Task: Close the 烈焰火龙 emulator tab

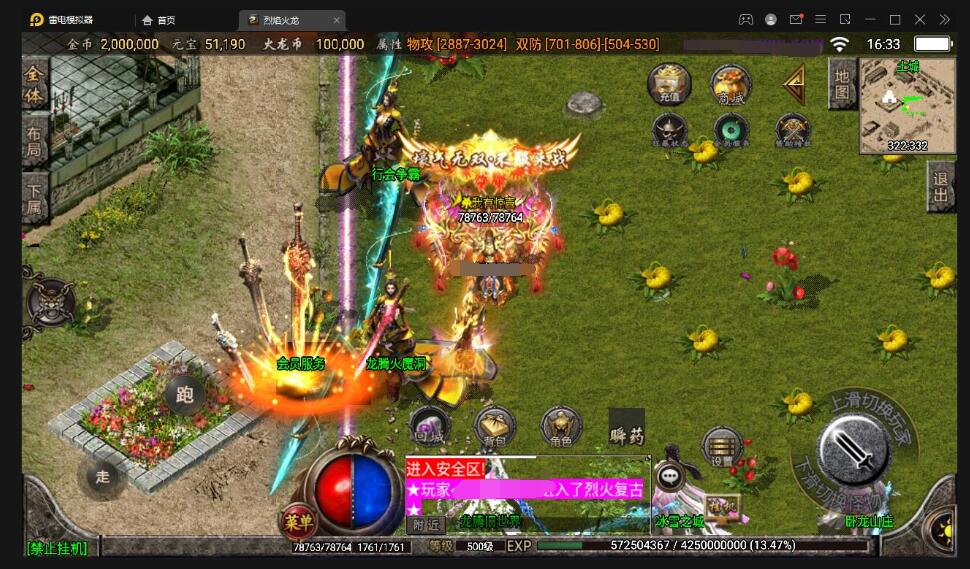Action: click(336, 19)
